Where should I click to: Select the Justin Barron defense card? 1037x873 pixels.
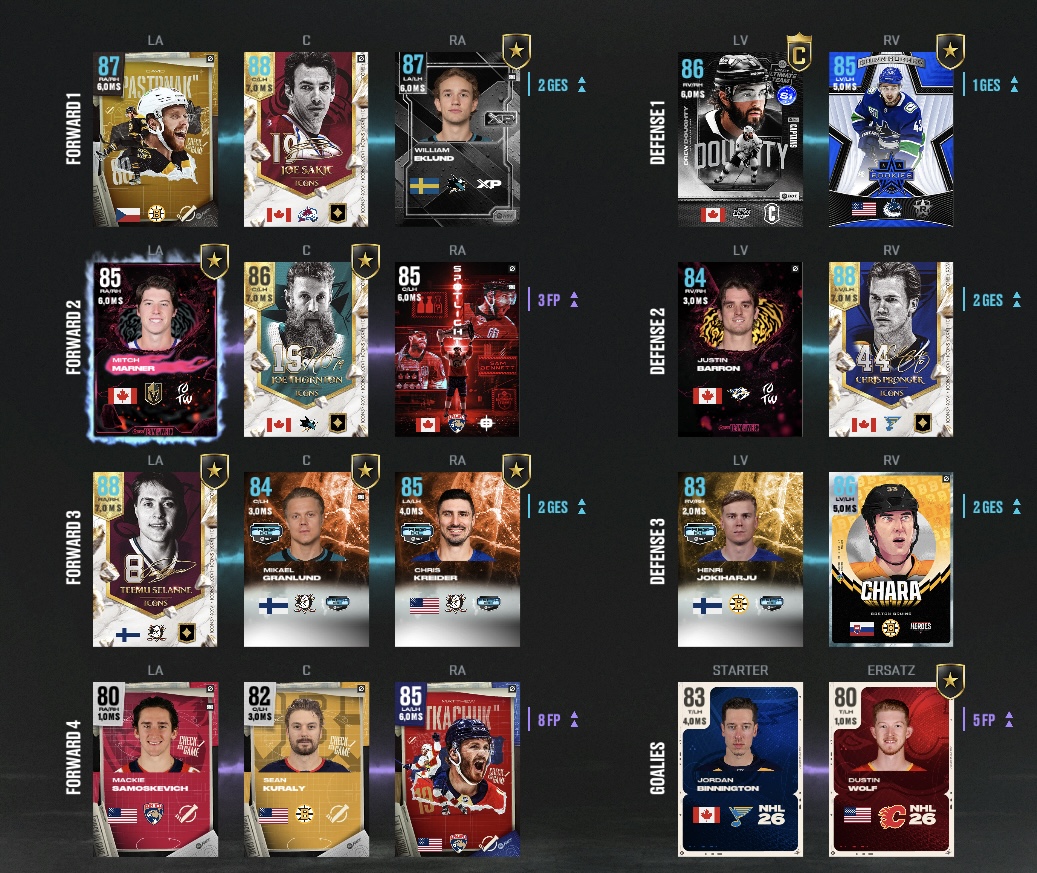pyautogui.click(x=740, y=349)
